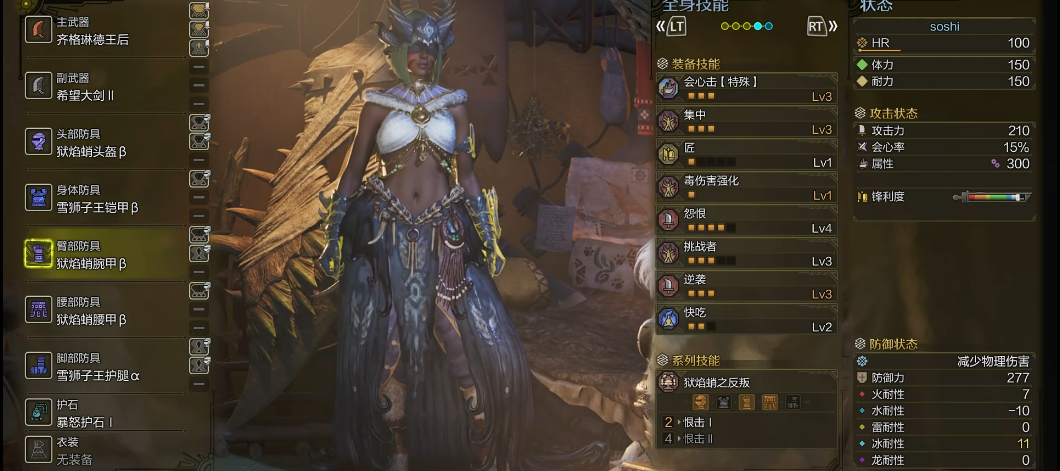The height and width of the screenshot is (471, 1060).
Task: Select the 毒伤害强化 skill entry
Action: pos(746,188)
